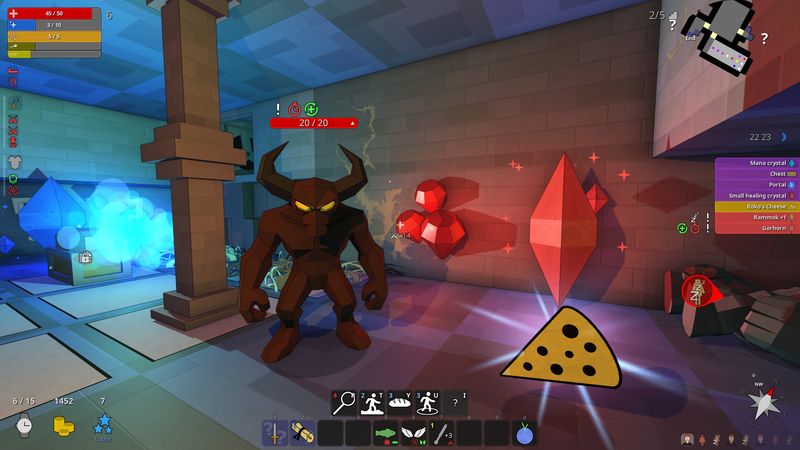Pick Roko's Cheese in the list

(755, 206)
